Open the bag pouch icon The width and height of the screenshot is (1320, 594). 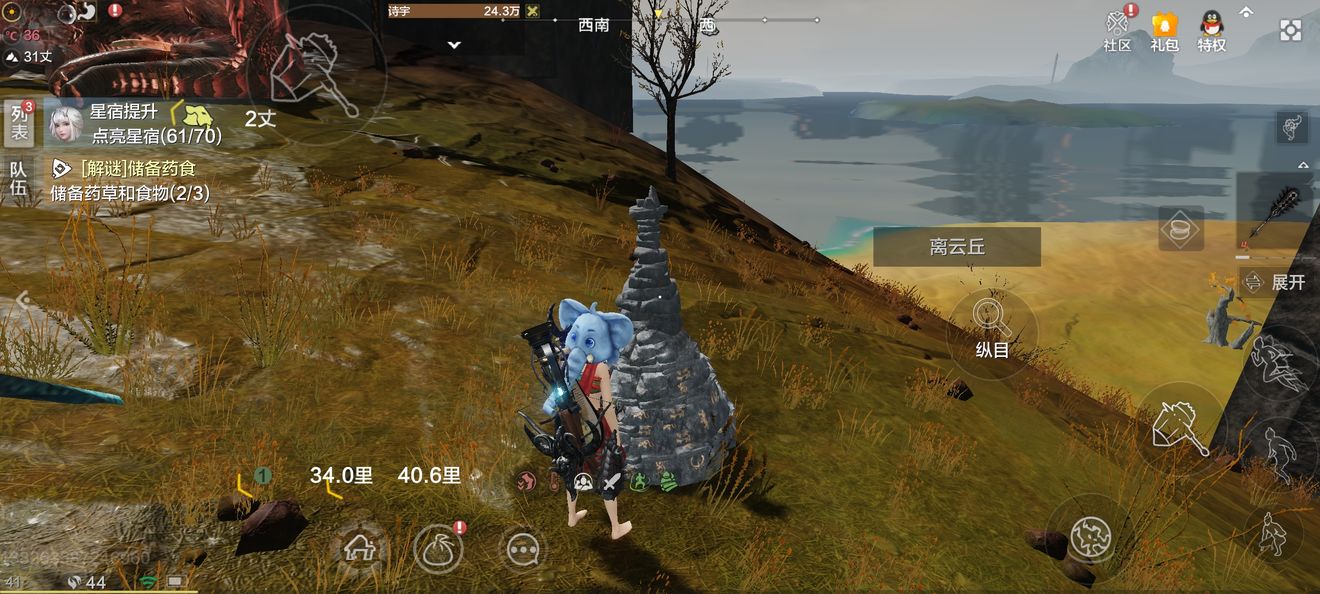coord(438,549)
